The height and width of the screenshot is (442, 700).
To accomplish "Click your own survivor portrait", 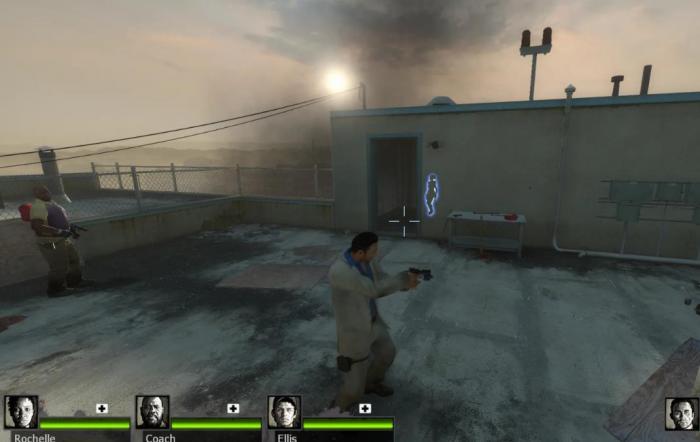I will (x=682, y=414).
